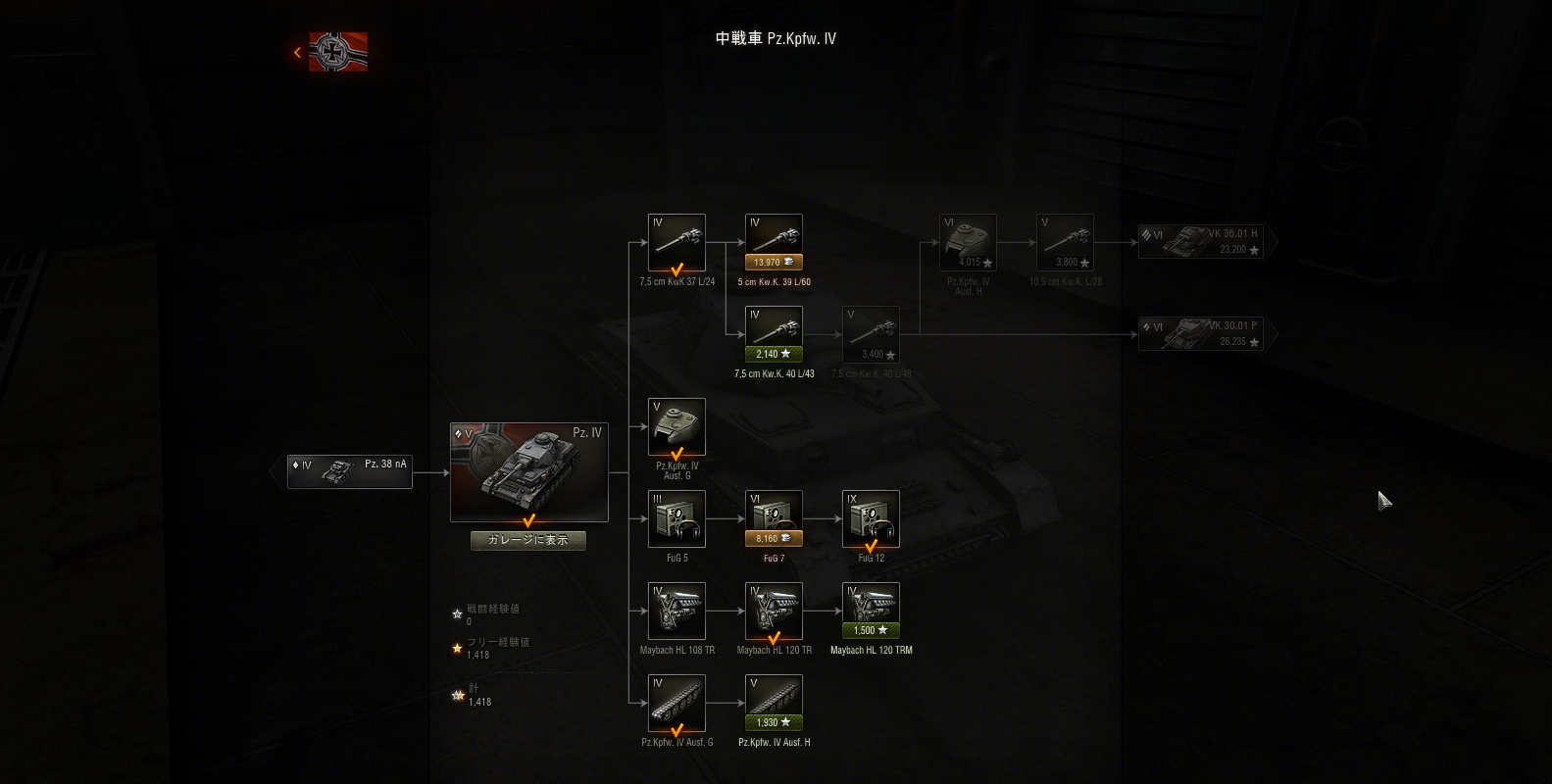This screenshot has height=784, width=1552.
Task: Select the Pz.Kpfw. IV Ausf. G tracks
Action: tap(676, 704)
